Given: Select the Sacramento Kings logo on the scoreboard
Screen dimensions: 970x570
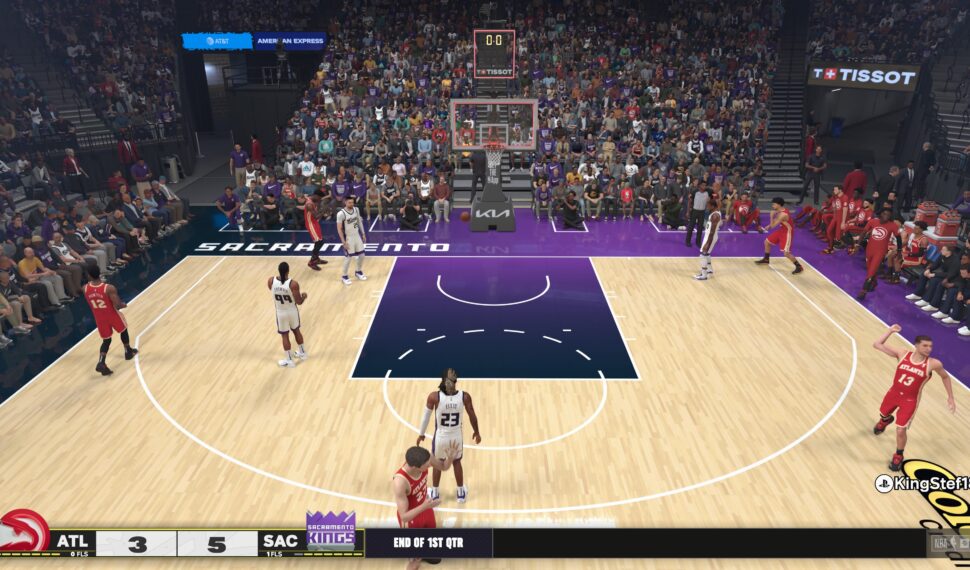Looking at the screenshot, I should click(x=330, y=531).
